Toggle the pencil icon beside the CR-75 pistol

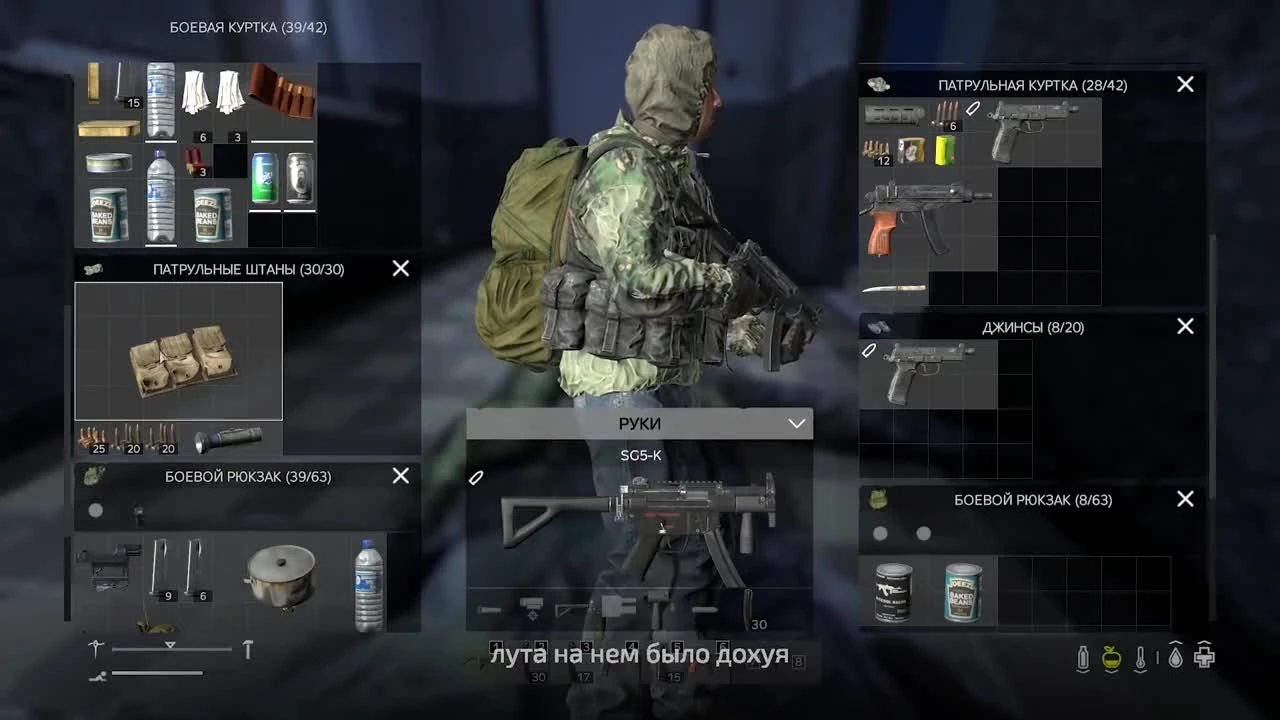click(972, 110)
